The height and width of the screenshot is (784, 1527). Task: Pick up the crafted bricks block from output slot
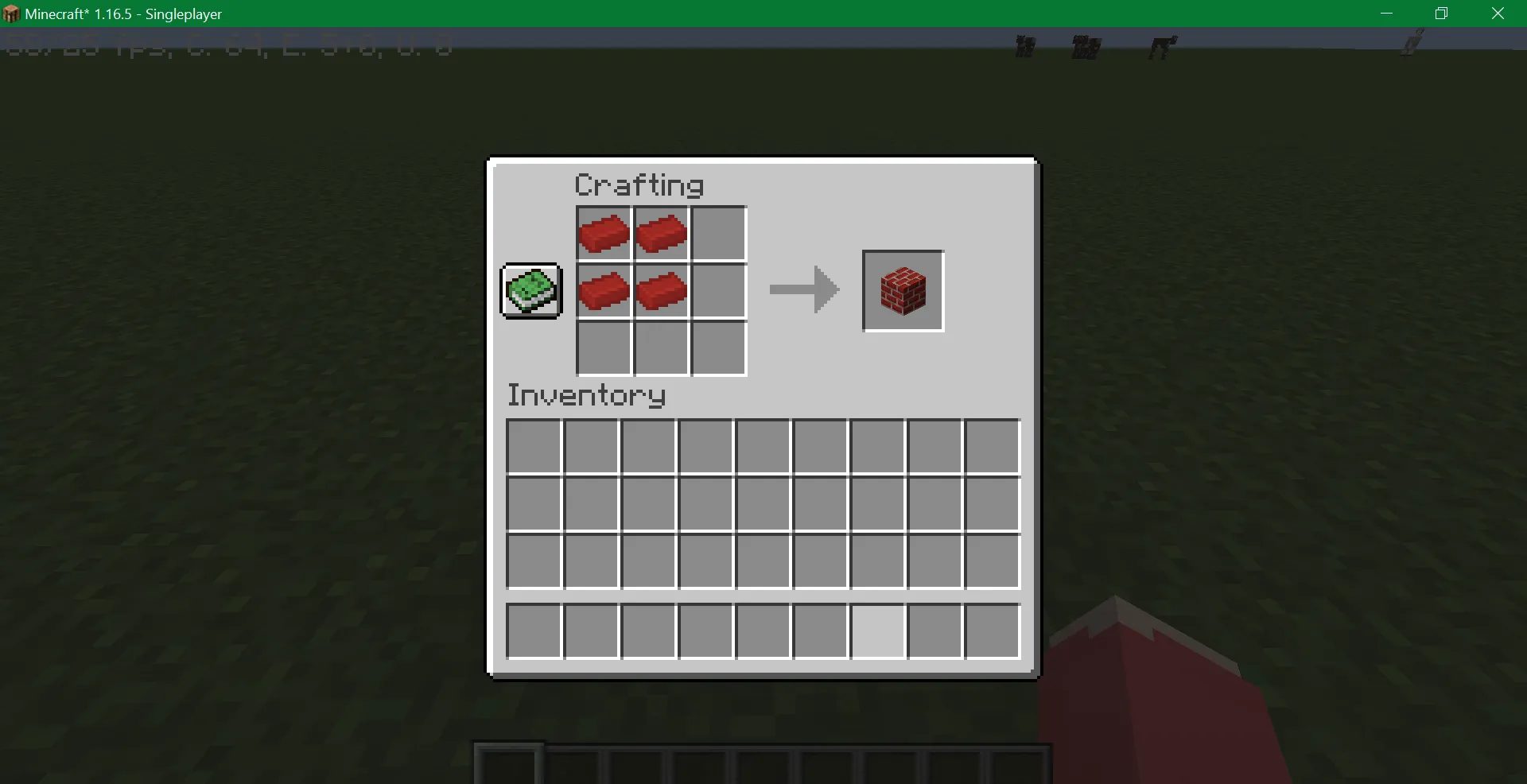coord(902,290)
